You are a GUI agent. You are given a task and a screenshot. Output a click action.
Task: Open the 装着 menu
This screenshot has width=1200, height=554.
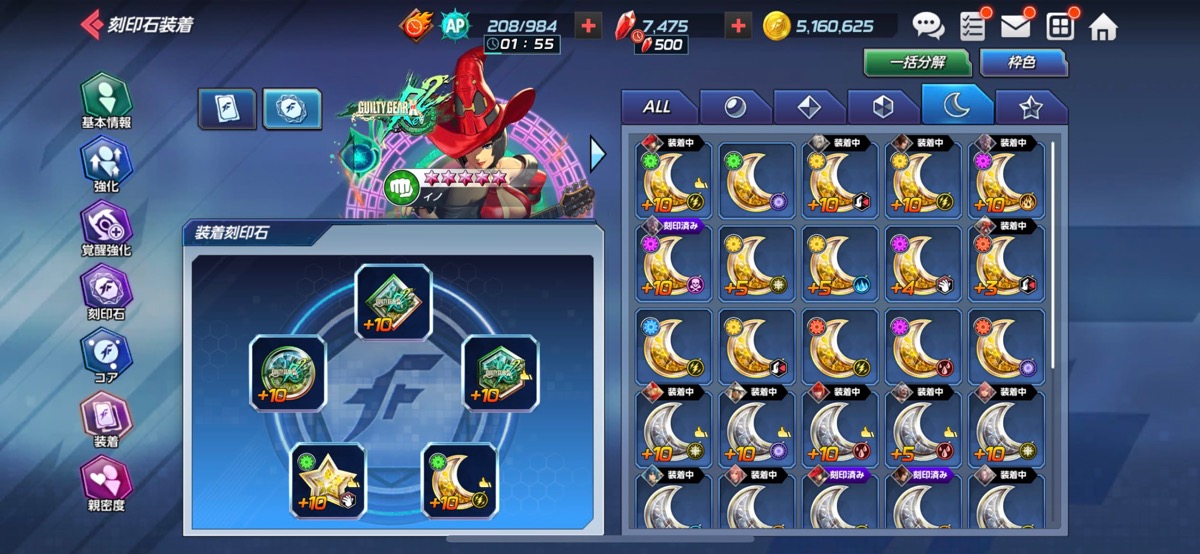106,420
